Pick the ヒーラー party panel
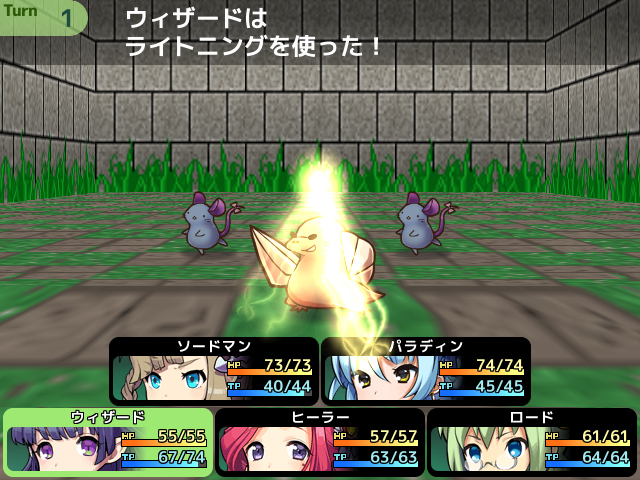The width and height of the screenshot is (640, 480). 320,442
